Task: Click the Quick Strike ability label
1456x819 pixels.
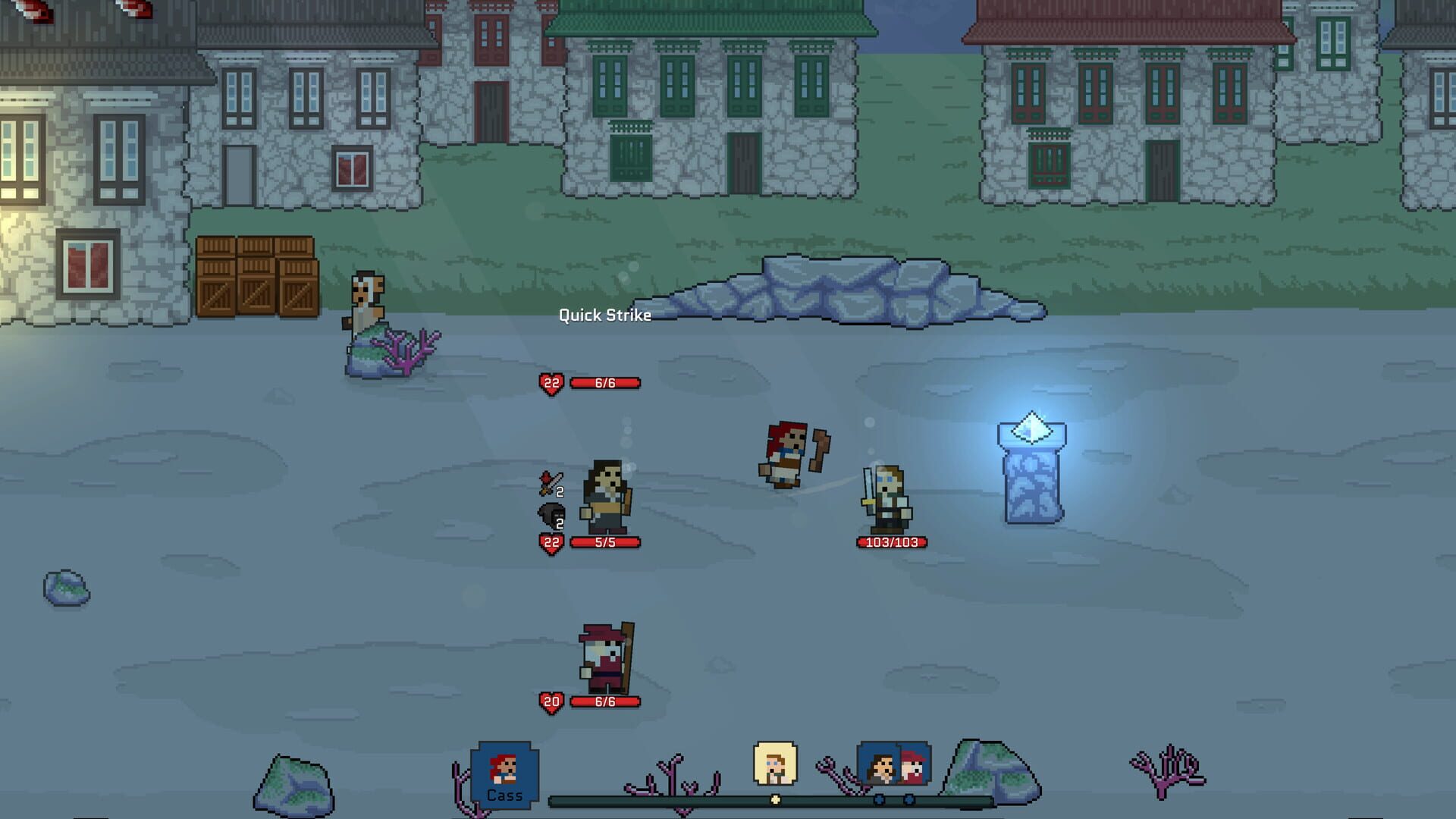Action: (604, 315)
